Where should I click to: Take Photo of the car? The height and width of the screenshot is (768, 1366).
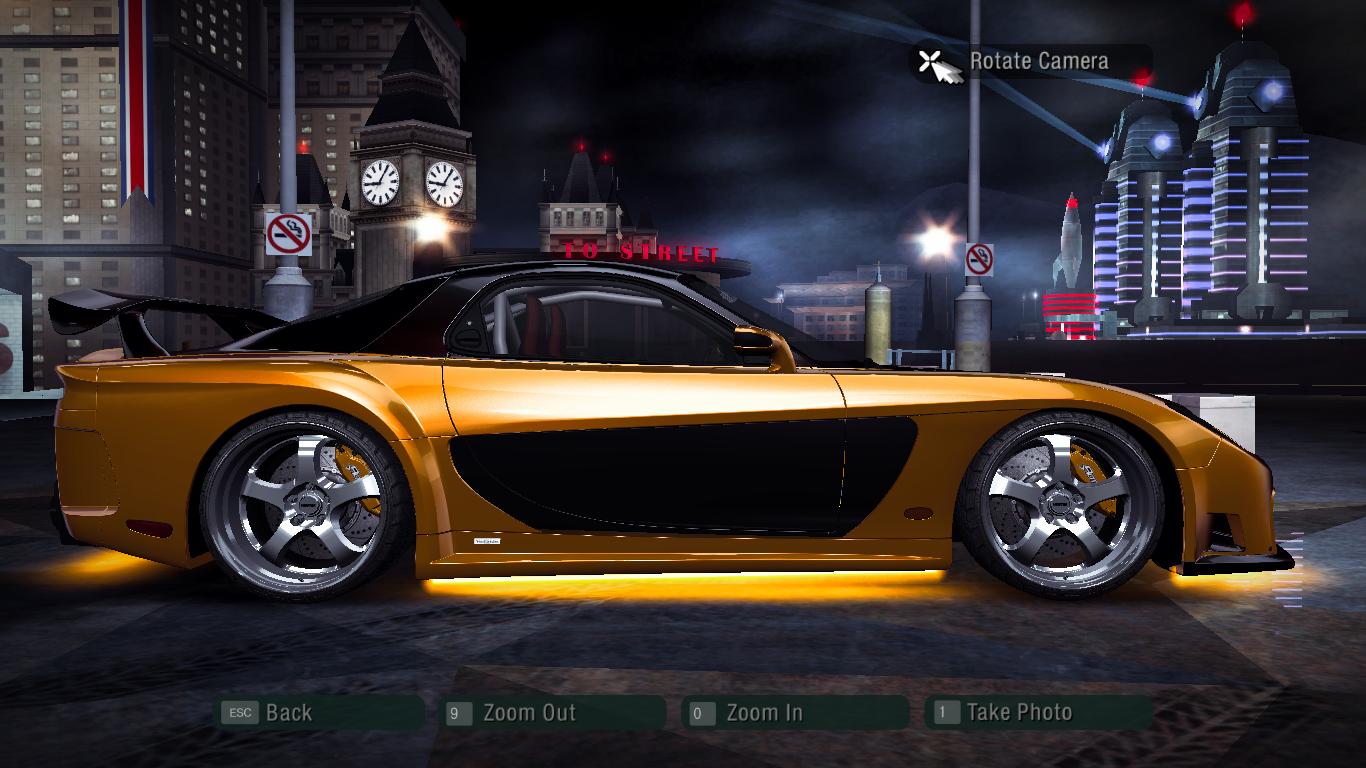click(x=1018, y=713)
